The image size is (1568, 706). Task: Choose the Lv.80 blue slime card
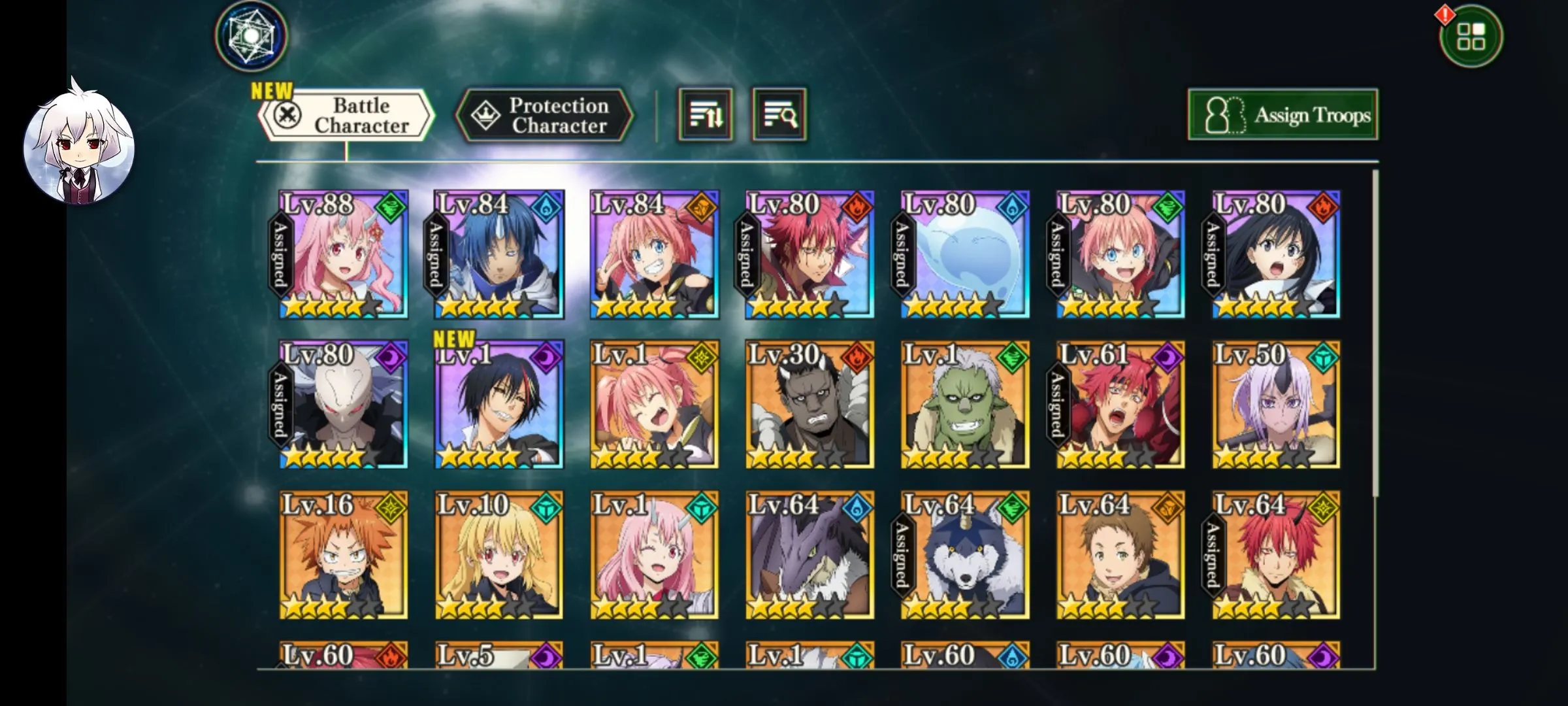[966, 255]
